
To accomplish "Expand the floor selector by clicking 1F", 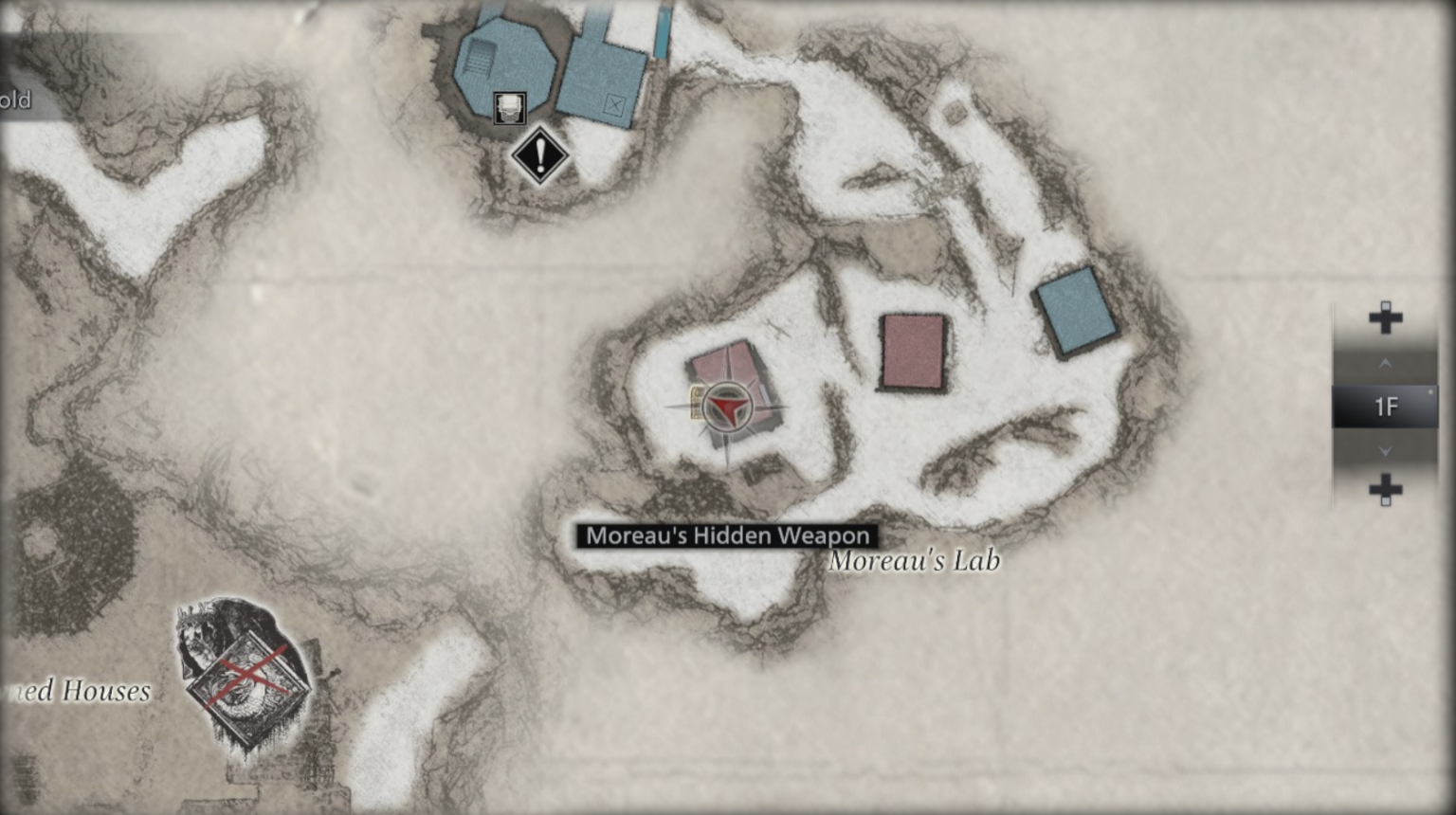I will 1385,406.
